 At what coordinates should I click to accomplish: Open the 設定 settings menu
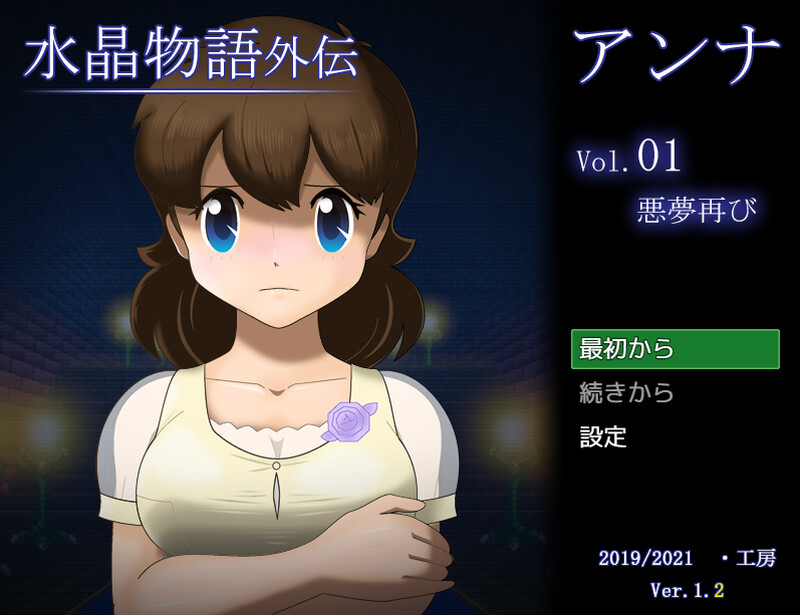(603, 437)
